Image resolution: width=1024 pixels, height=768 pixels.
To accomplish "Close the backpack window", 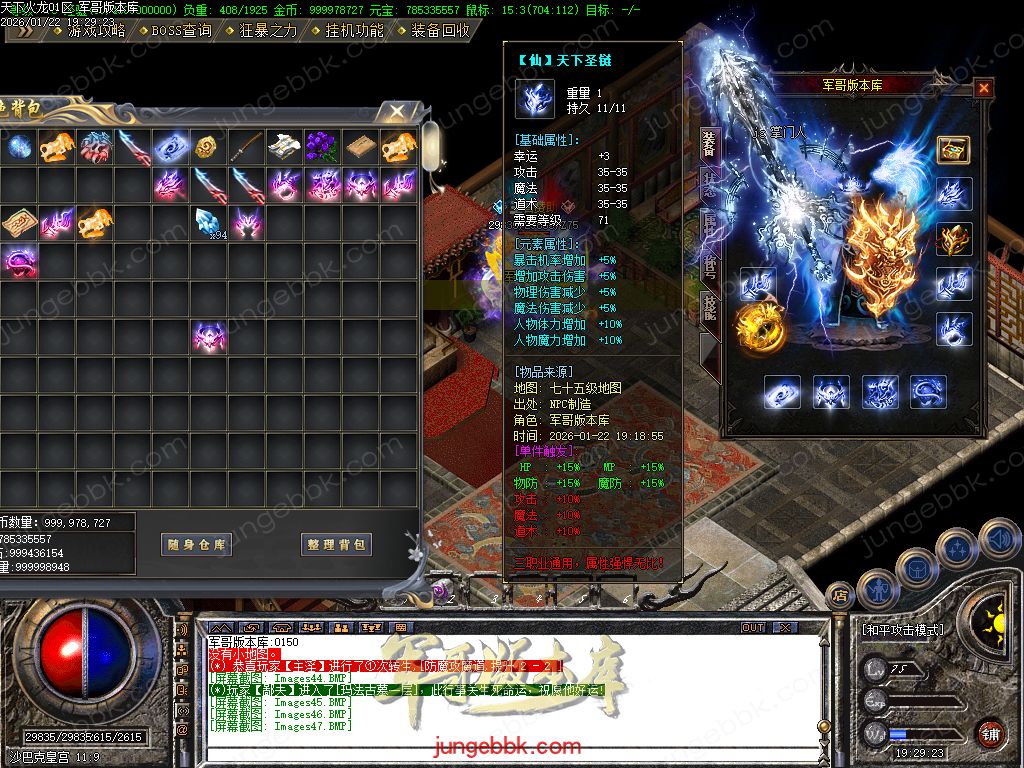I will (397, 111).
